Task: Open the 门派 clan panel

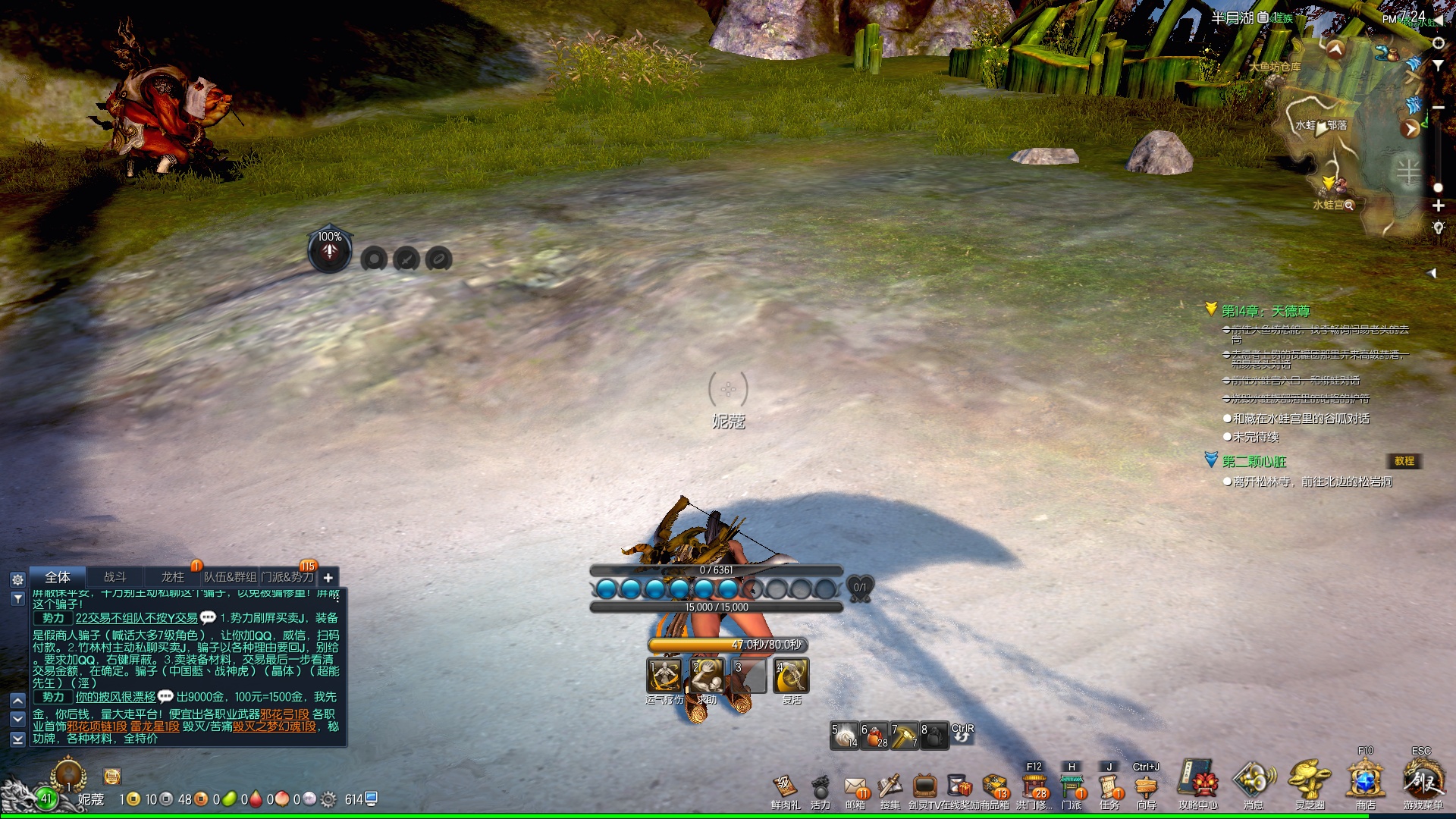Action: click(1072, 789)
